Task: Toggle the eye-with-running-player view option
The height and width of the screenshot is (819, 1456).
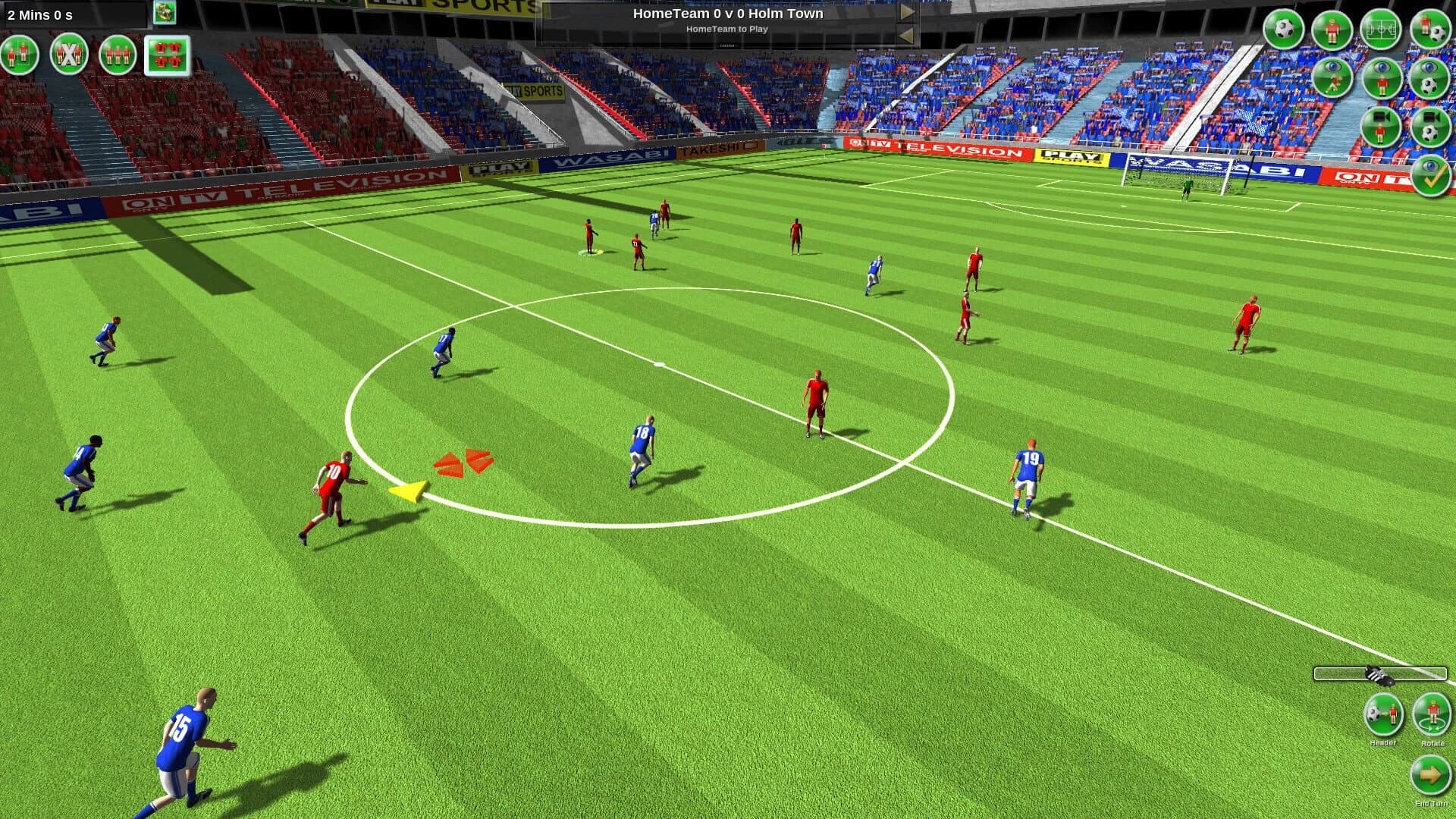Action: pos(1333,77)
